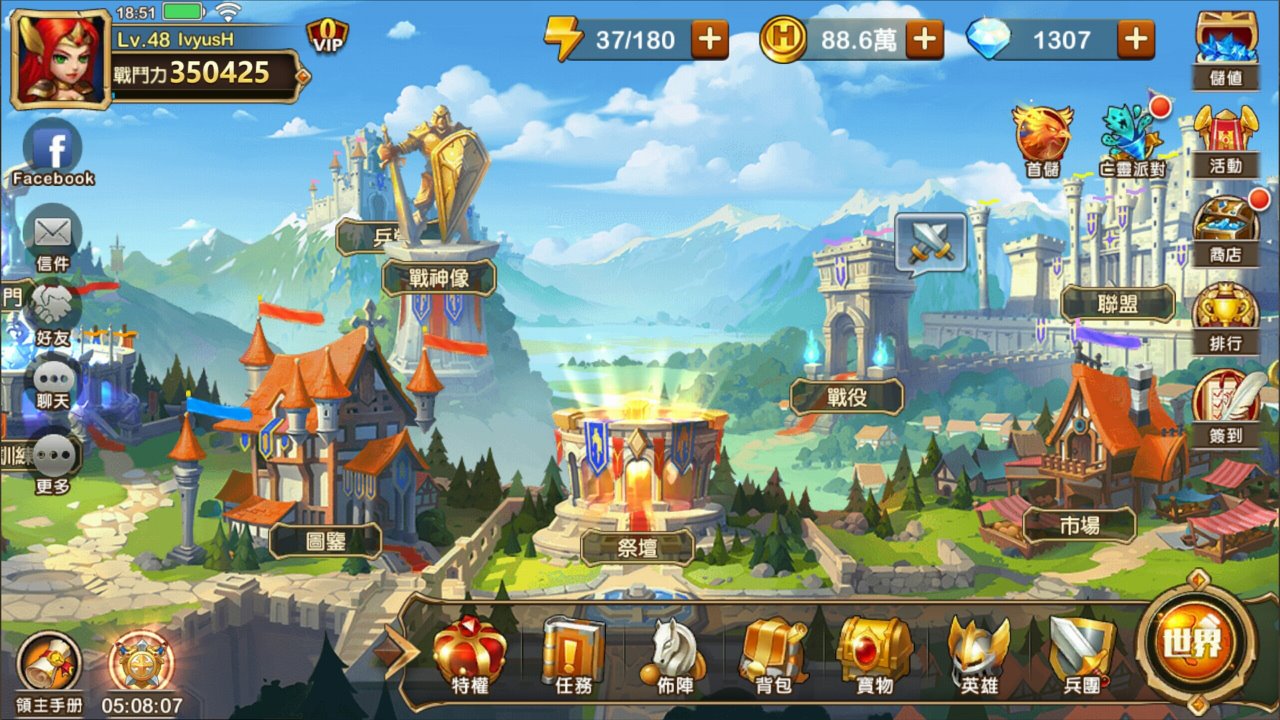Open the 活動 events menu
1280x720 pixels.
[x=1226, y=138]
